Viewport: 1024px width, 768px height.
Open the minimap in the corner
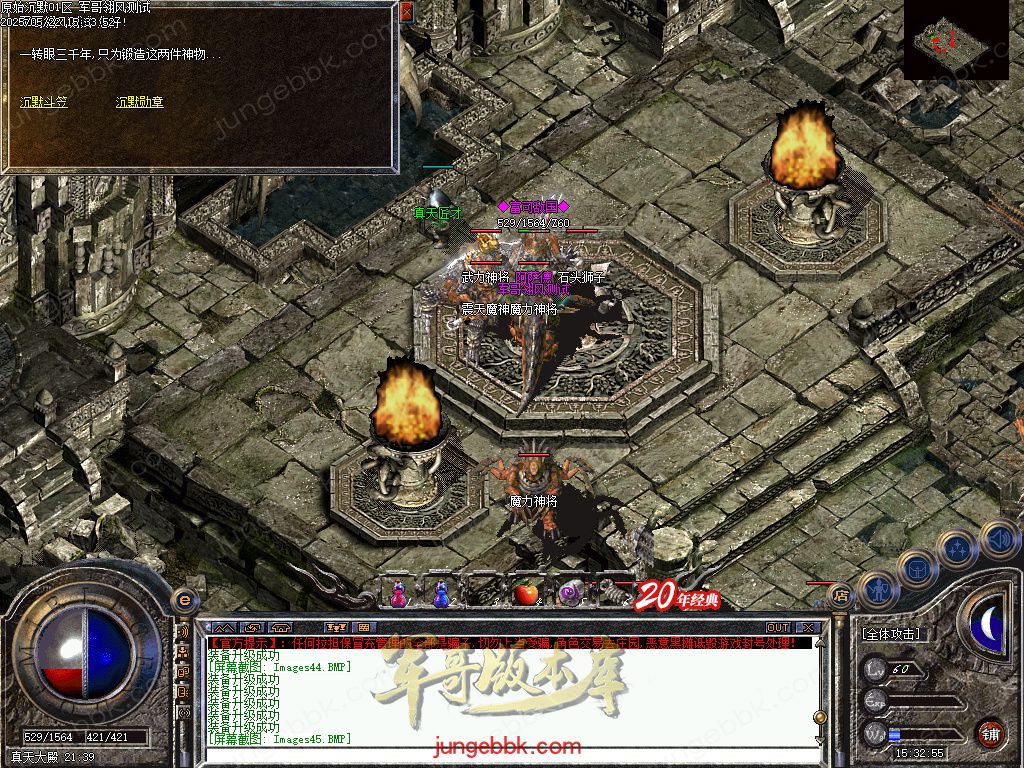point(957,40)
